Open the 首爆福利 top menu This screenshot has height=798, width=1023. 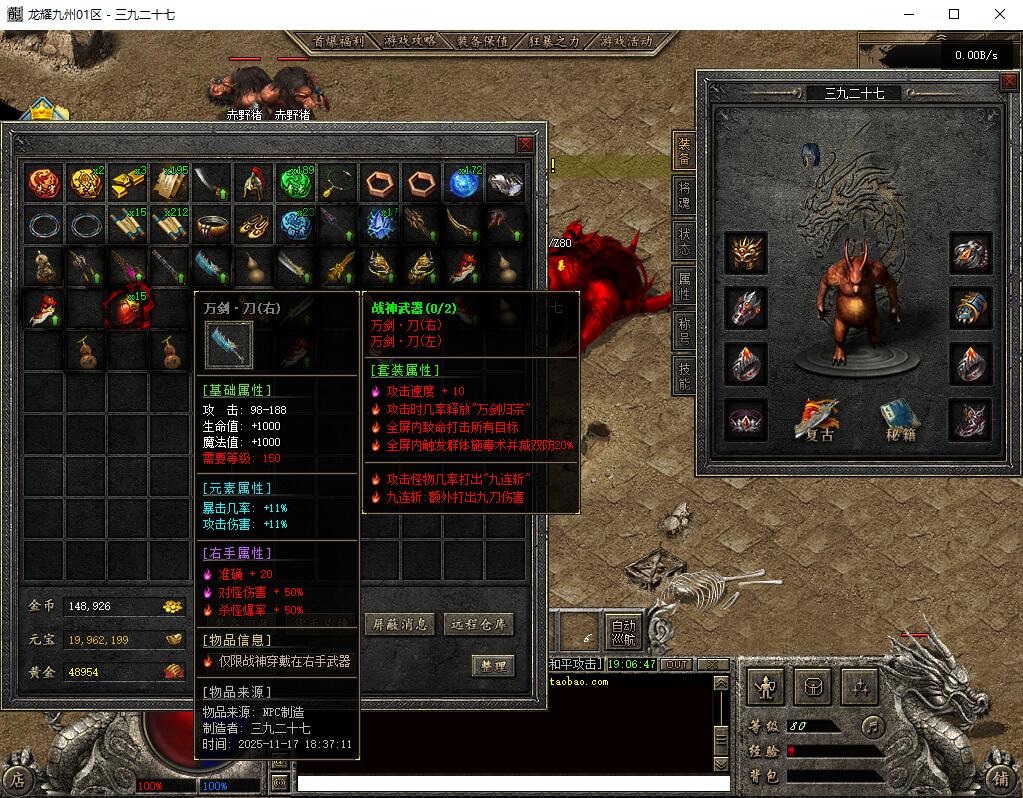(x=338, y=42)
